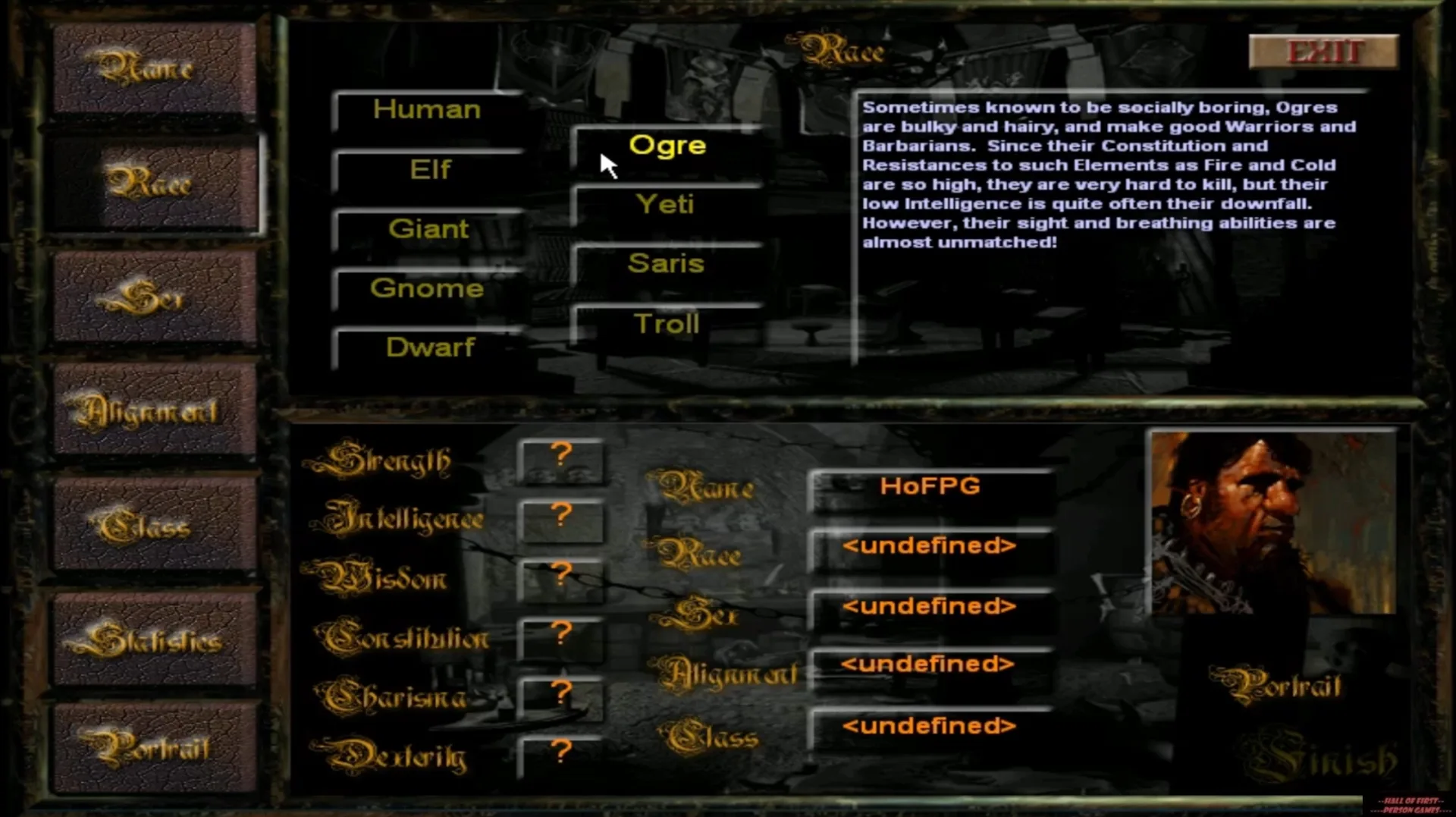This screenshot has width=1456, height=817.
Task: Pick the Giant race
Action: (x=429, y=229)
